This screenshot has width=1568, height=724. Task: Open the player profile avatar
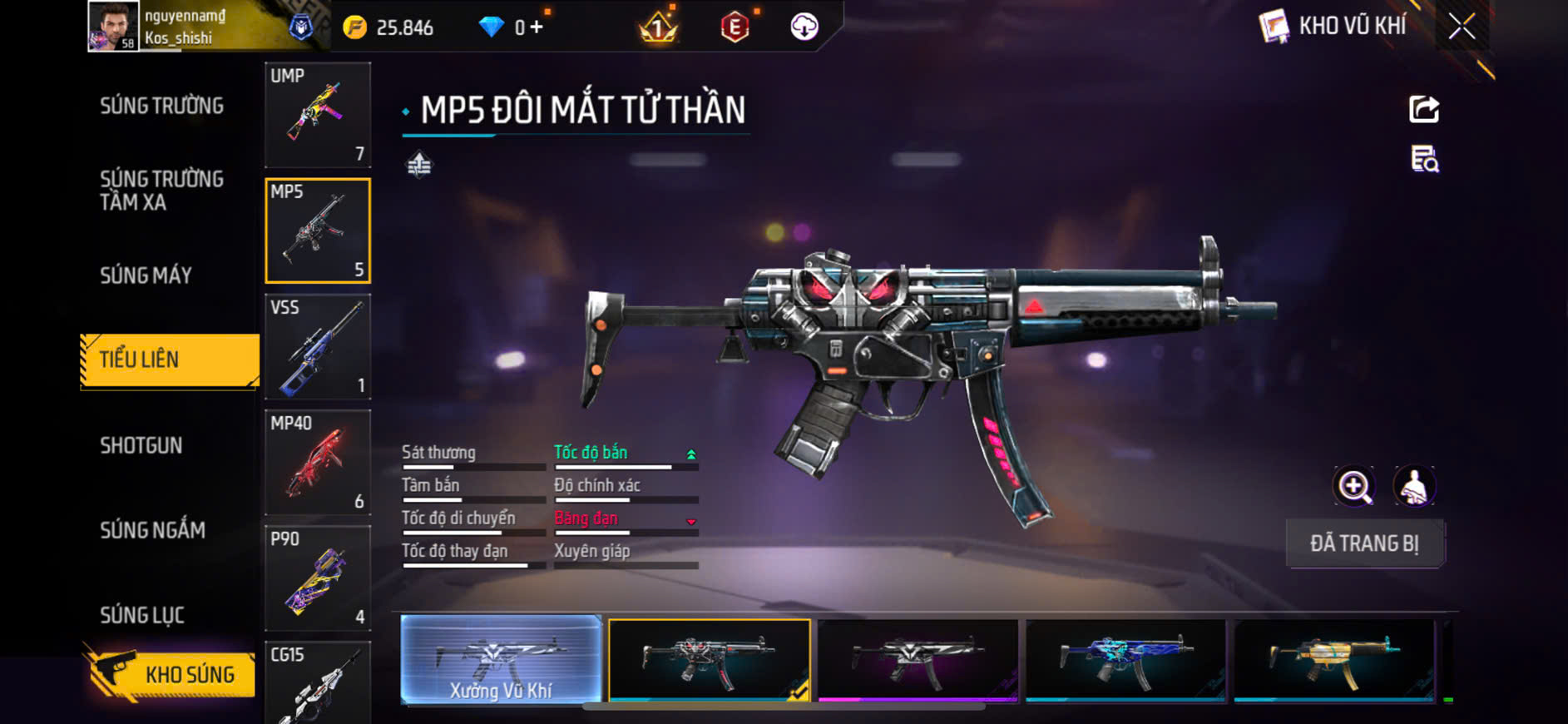point(113,27)
